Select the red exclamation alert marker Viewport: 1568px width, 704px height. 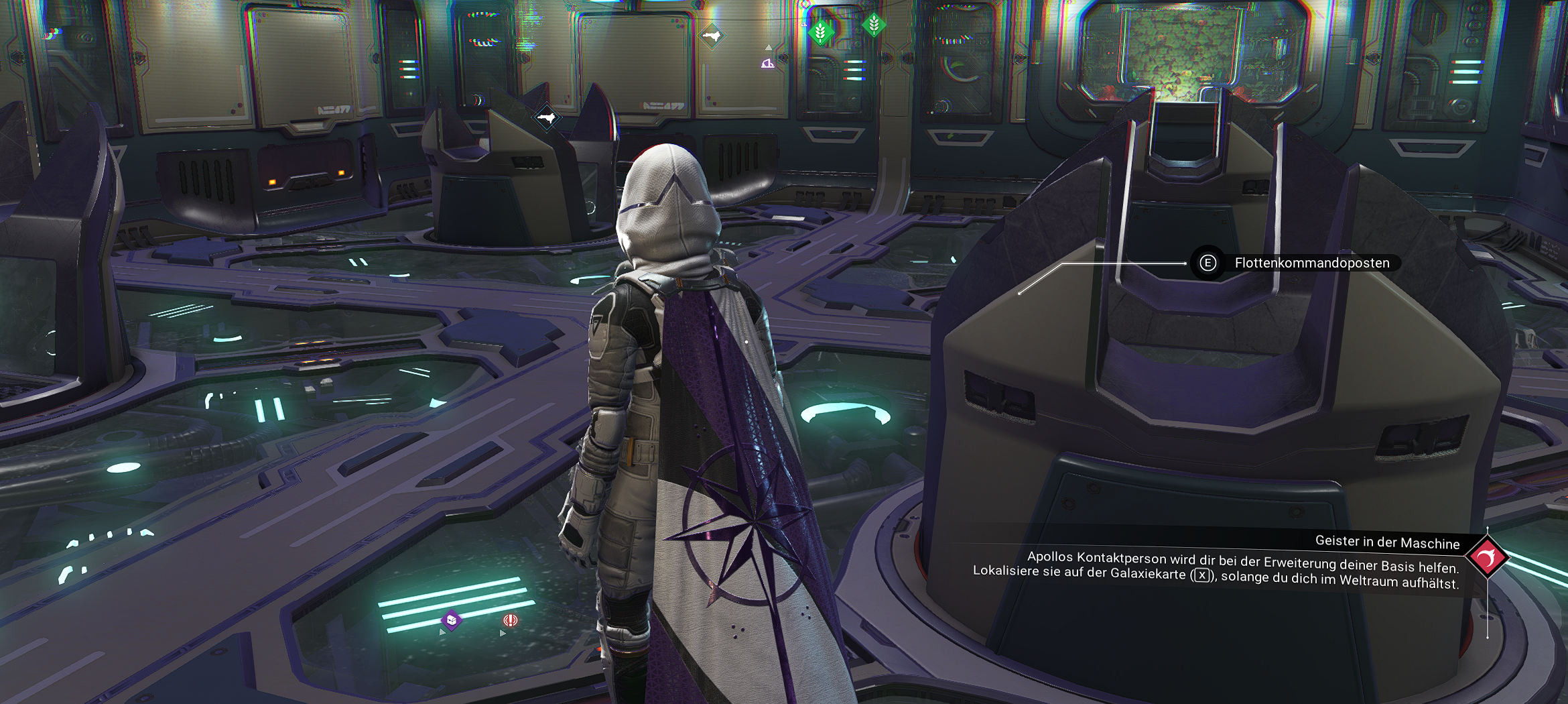point(511,620)
